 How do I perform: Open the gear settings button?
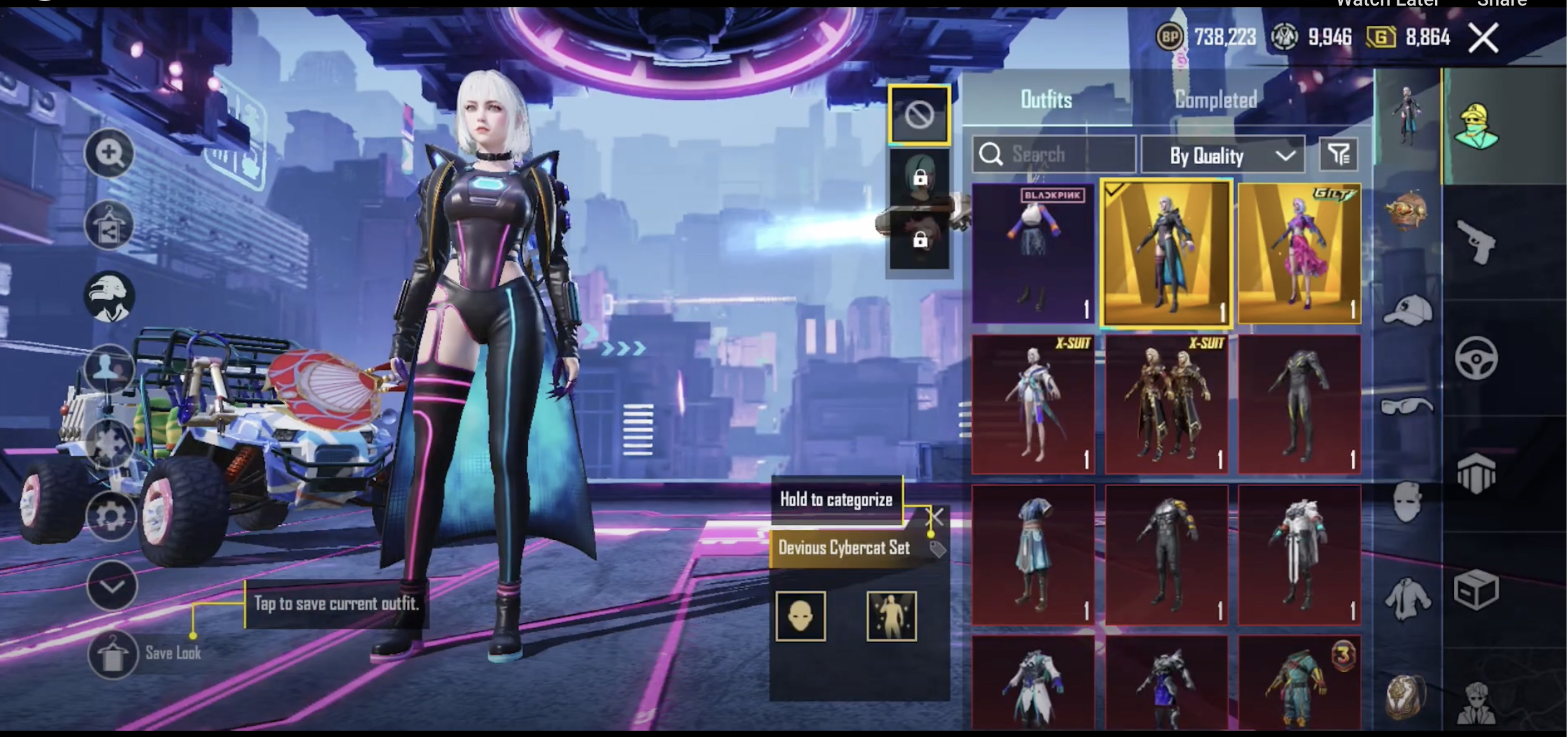[x=110, y=516]
